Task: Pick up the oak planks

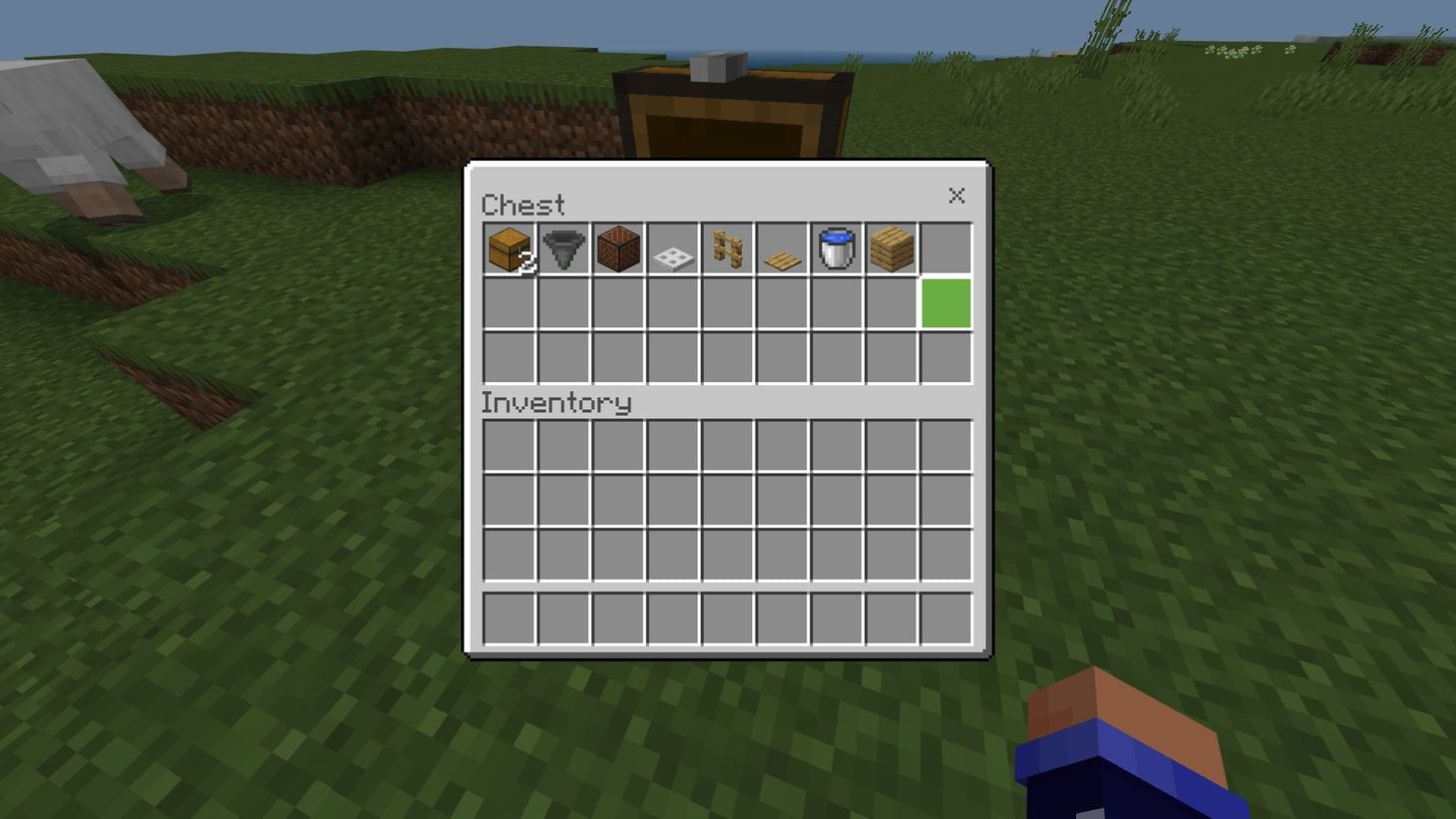Action: click(x=891, y=249)
